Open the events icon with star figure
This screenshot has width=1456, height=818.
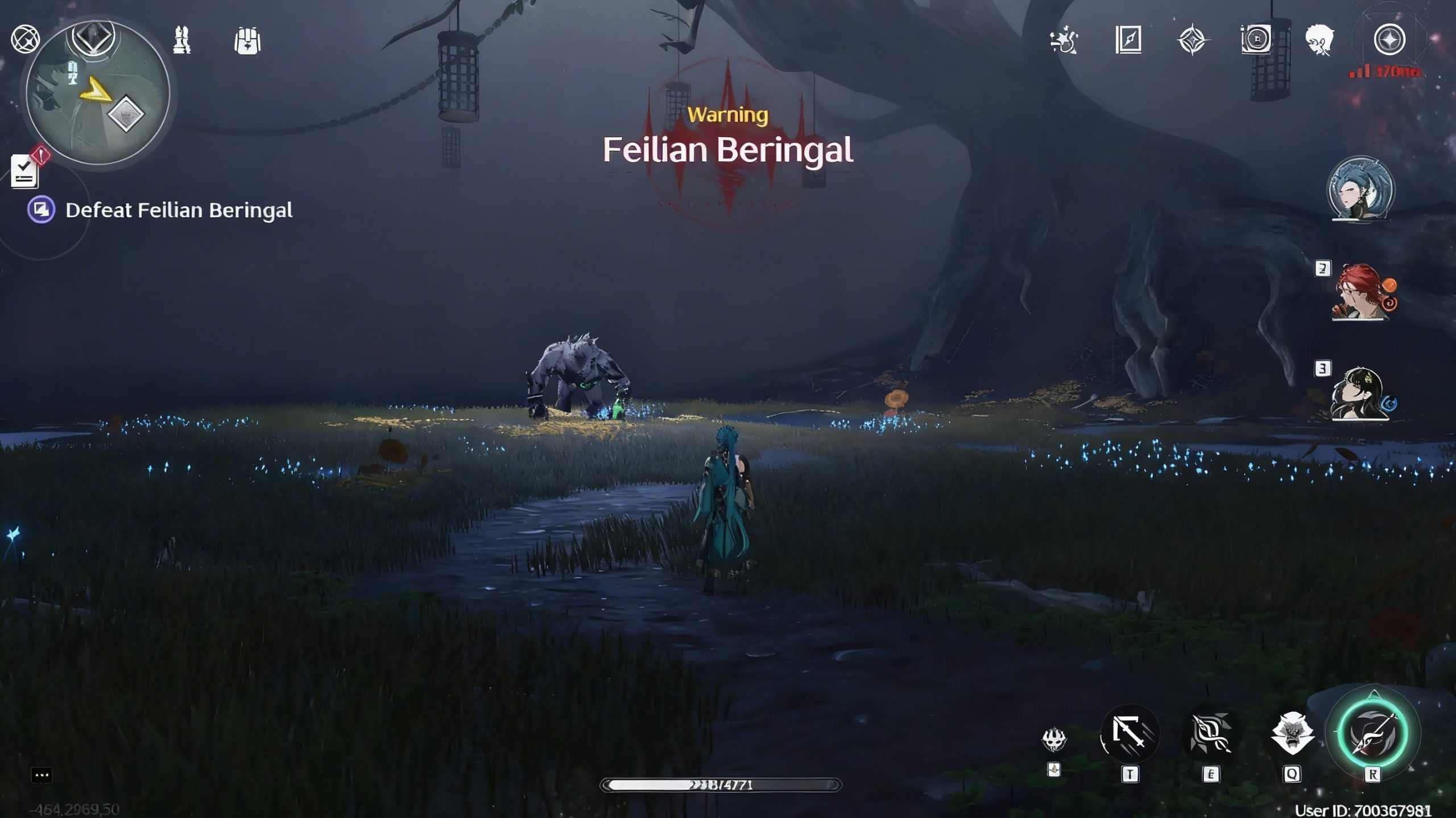coord(1064,40)
